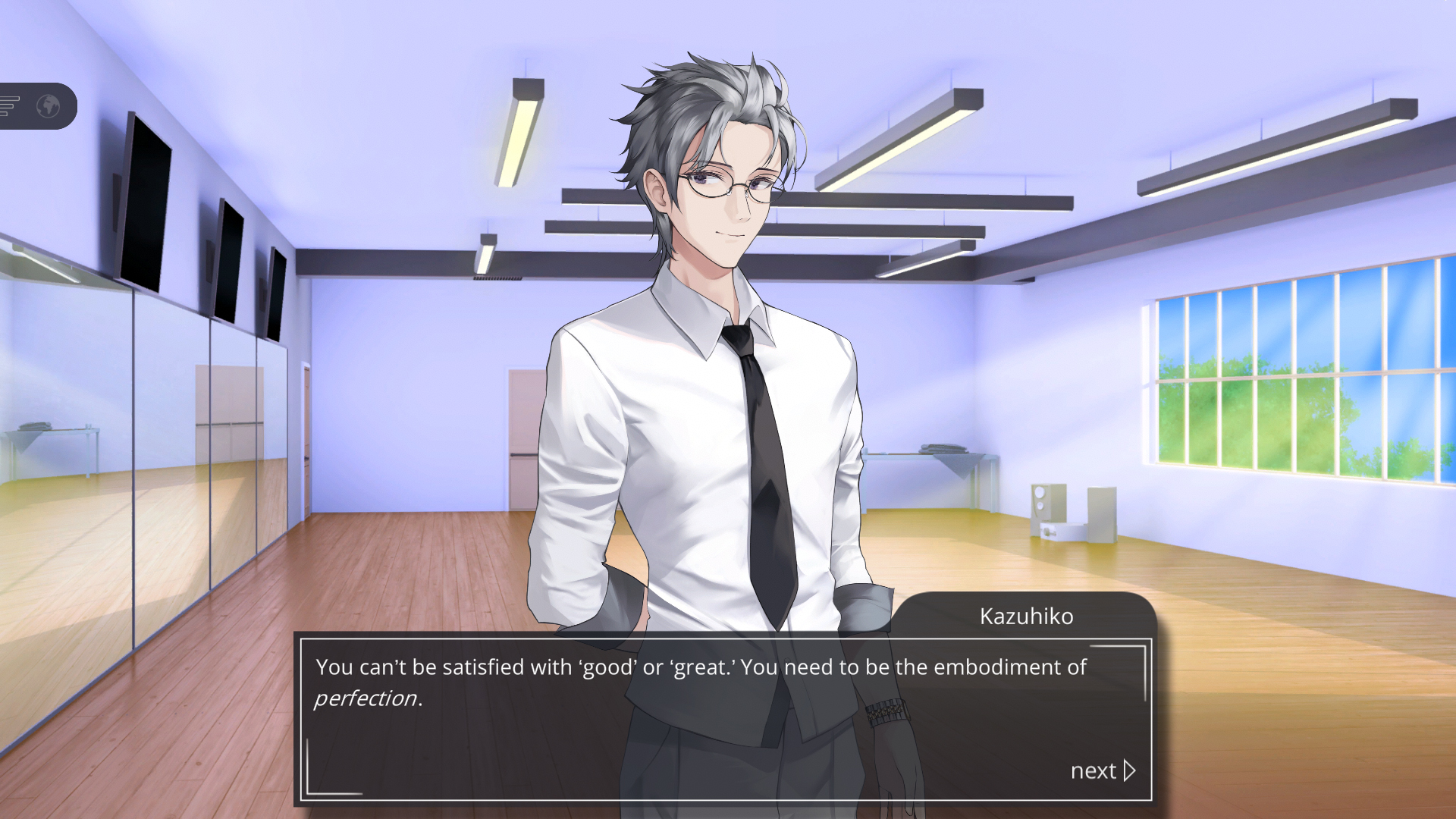
Task: Open the three-bar menu icon
Action: coord(9,106)
